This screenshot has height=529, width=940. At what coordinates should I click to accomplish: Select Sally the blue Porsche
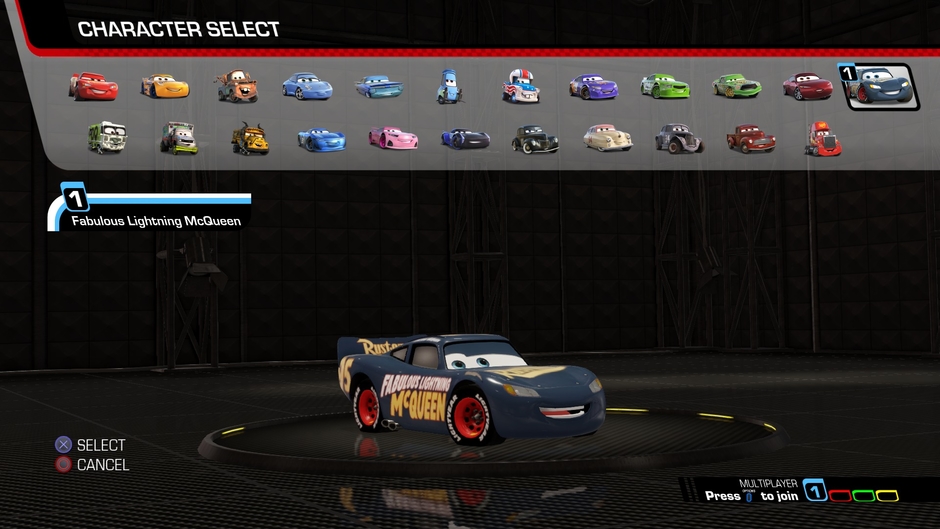click(307, 87)
